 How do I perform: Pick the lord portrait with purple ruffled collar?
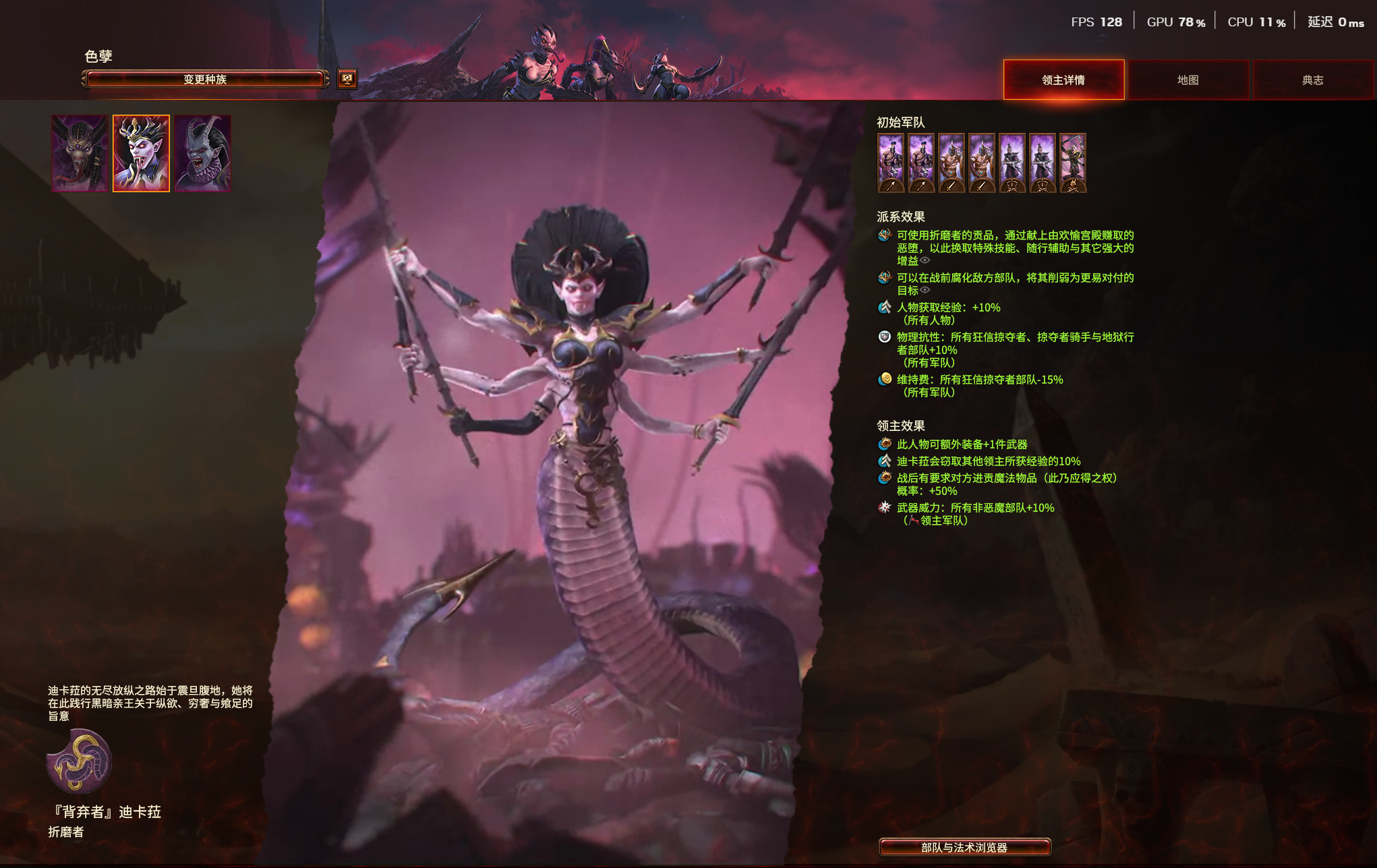202,153
